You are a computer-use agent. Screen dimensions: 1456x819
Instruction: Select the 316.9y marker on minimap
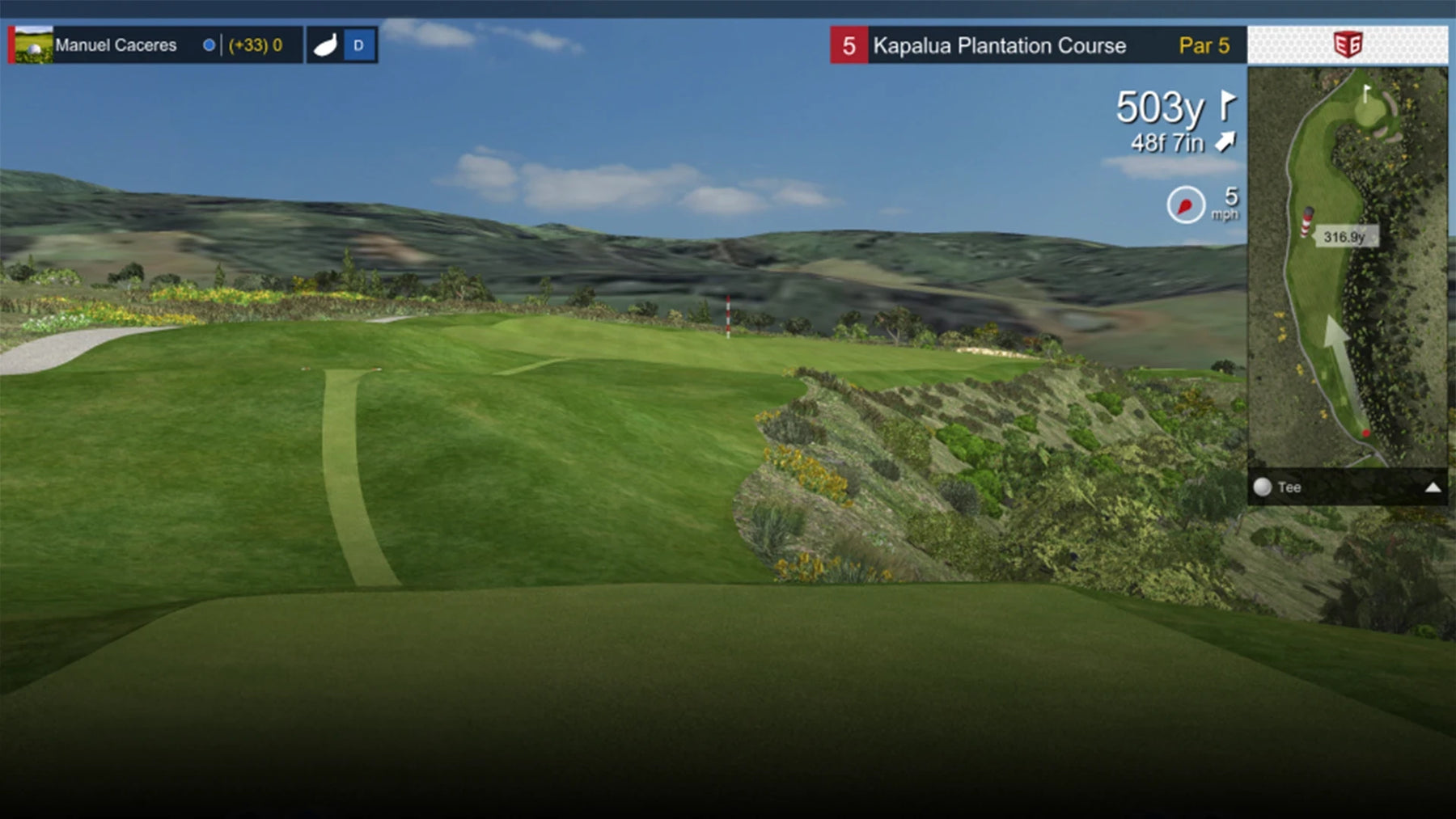[1344, 237]
